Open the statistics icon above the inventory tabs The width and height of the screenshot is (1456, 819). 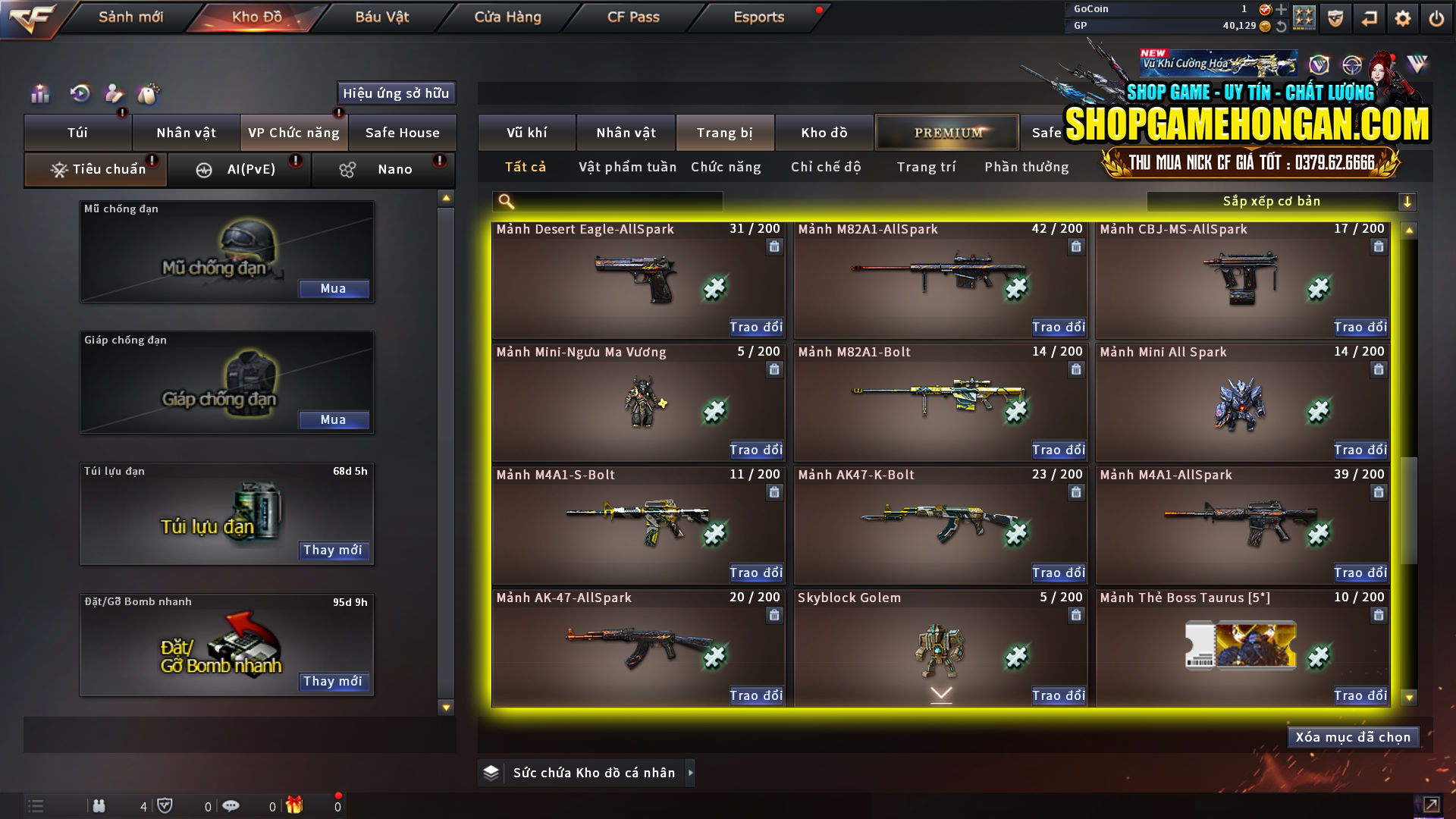[x=39, y=93]
